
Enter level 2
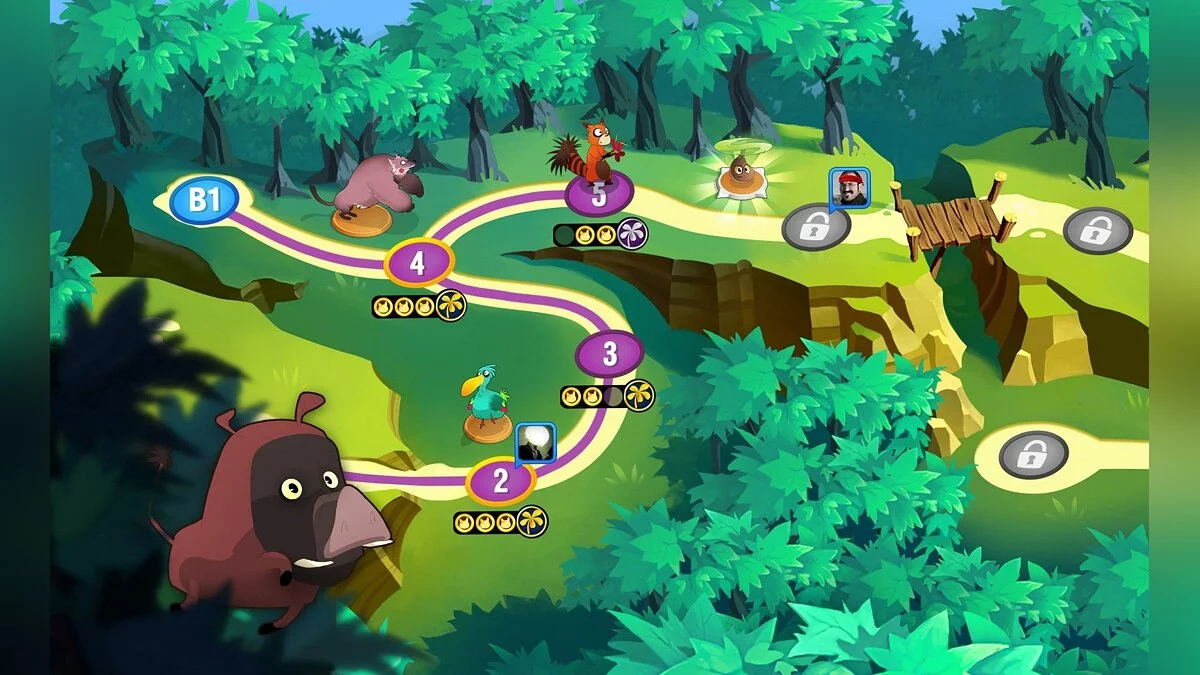coord(501,480)
